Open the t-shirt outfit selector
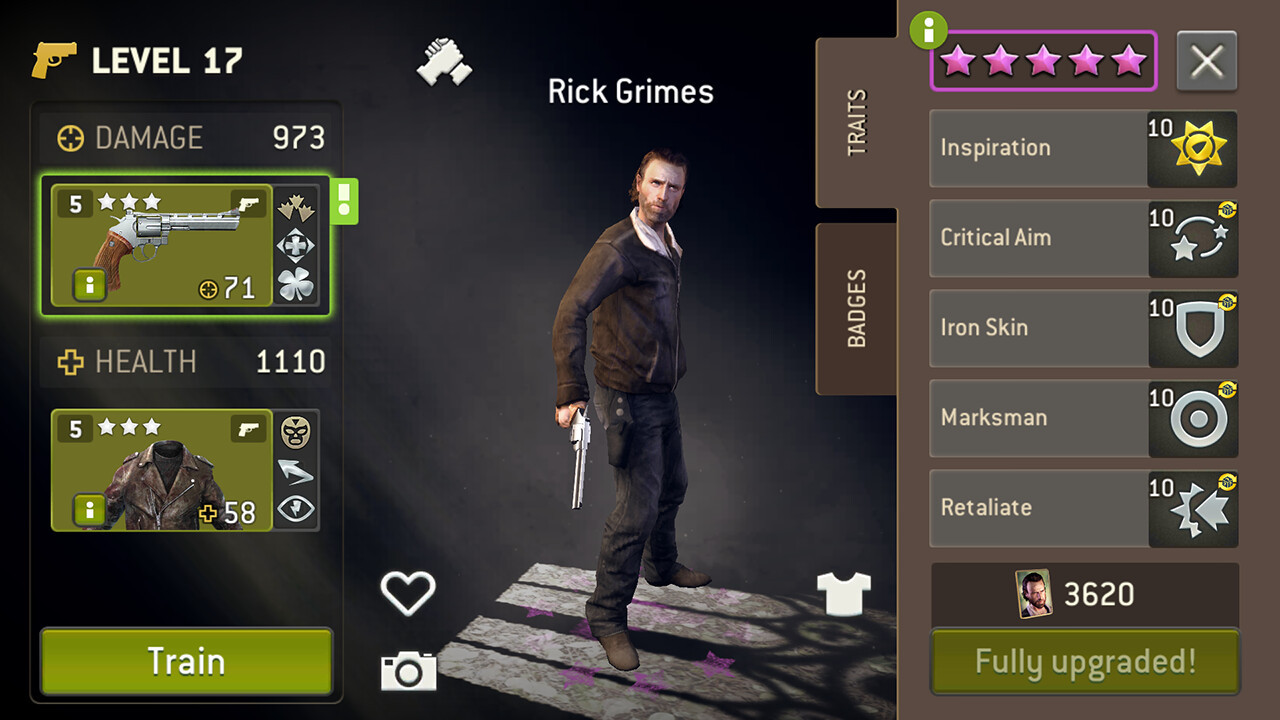 click(x=844, y=593)
